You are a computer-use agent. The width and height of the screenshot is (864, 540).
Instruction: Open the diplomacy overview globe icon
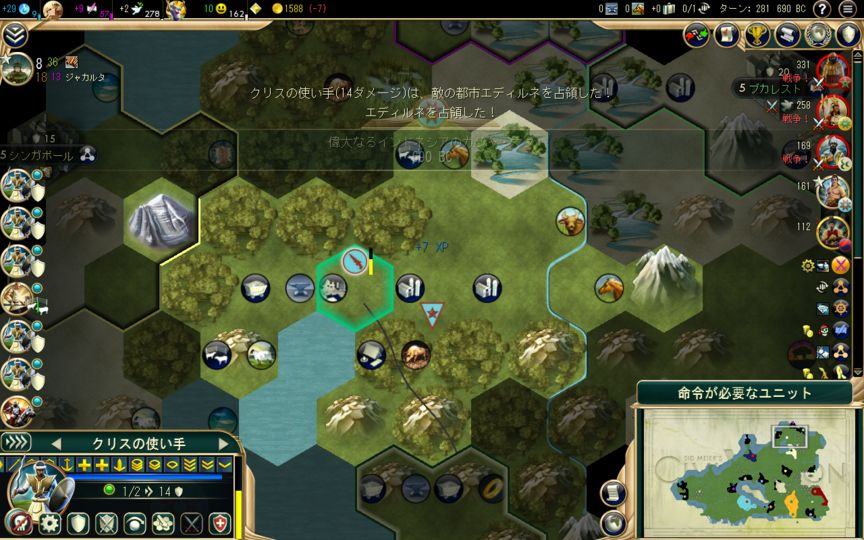[x=820, y=36]
